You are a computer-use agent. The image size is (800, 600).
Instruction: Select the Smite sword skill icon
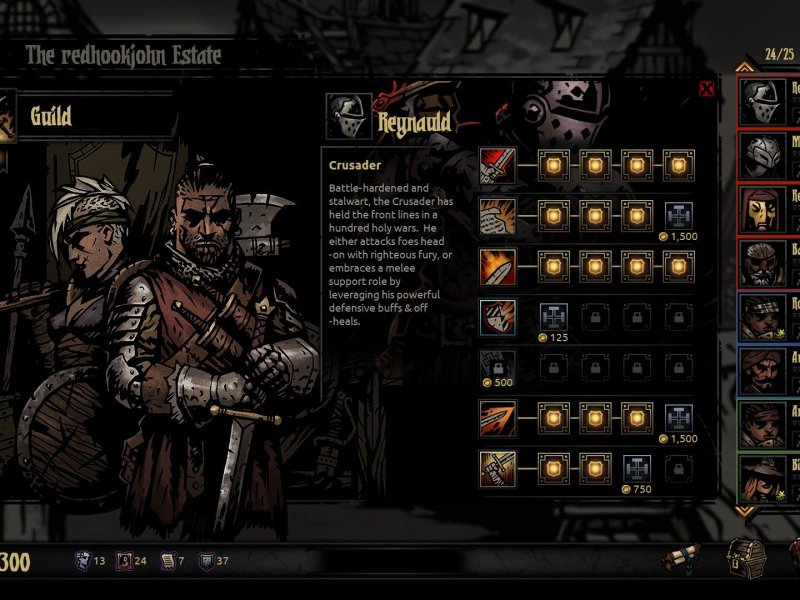point(497,163)
